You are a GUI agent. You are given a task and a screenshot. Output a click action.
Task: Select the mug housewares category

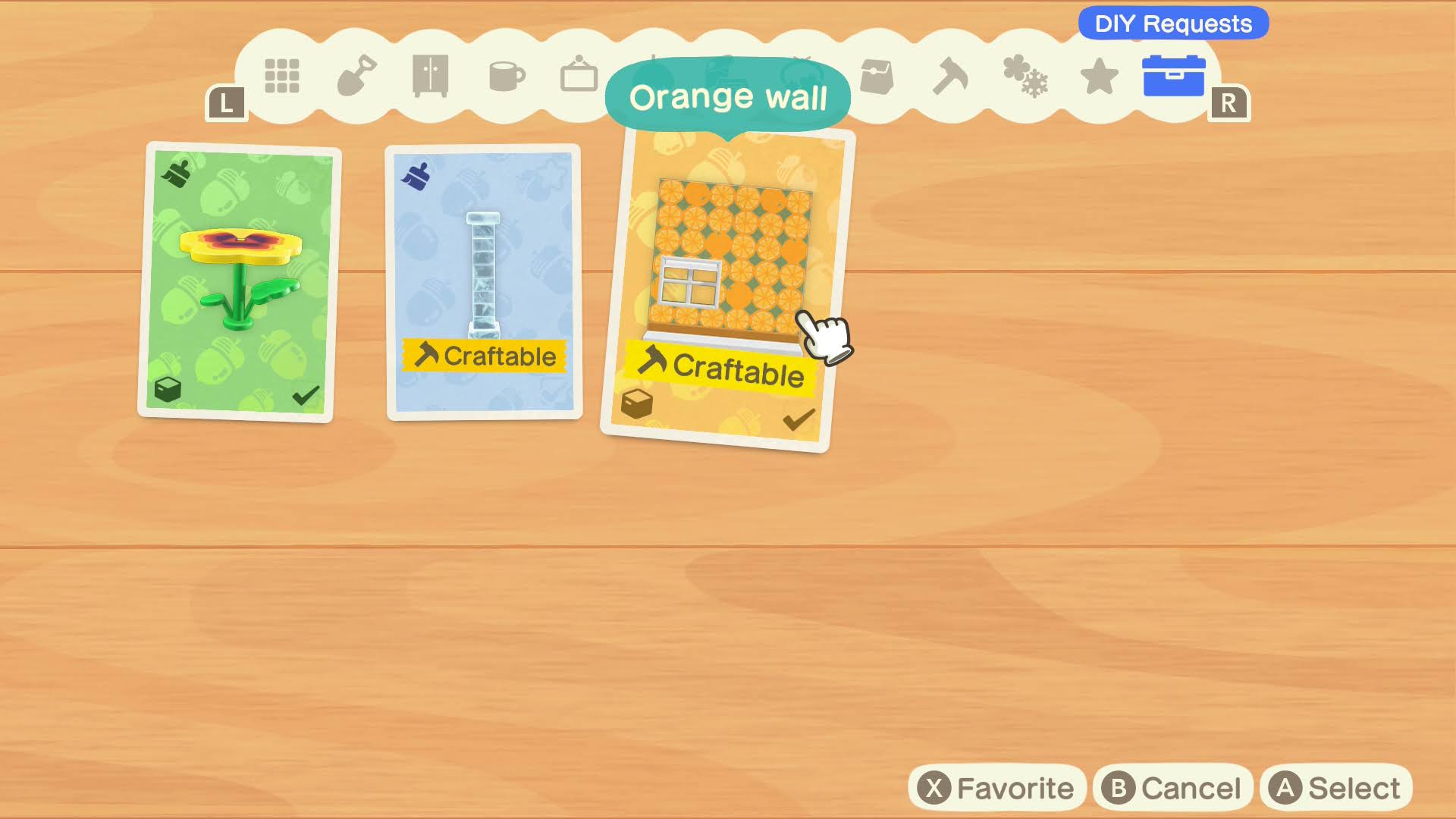pyautogui.click(x=507, y=76)
